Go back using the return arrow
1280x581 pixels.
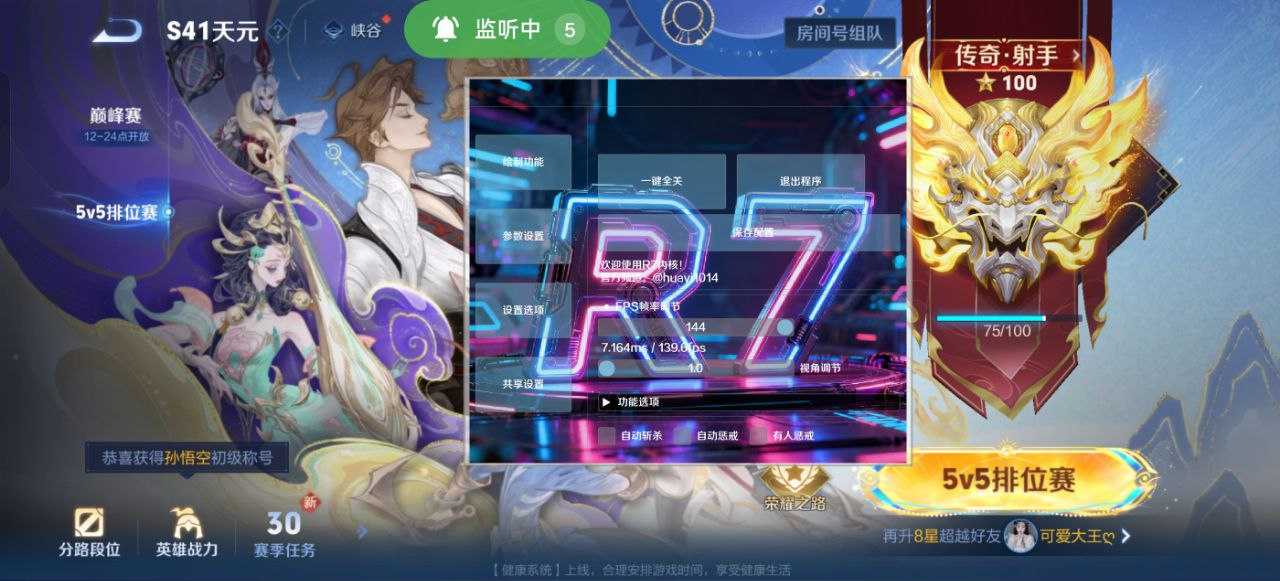pyautogui.click(x=117, y=30)
